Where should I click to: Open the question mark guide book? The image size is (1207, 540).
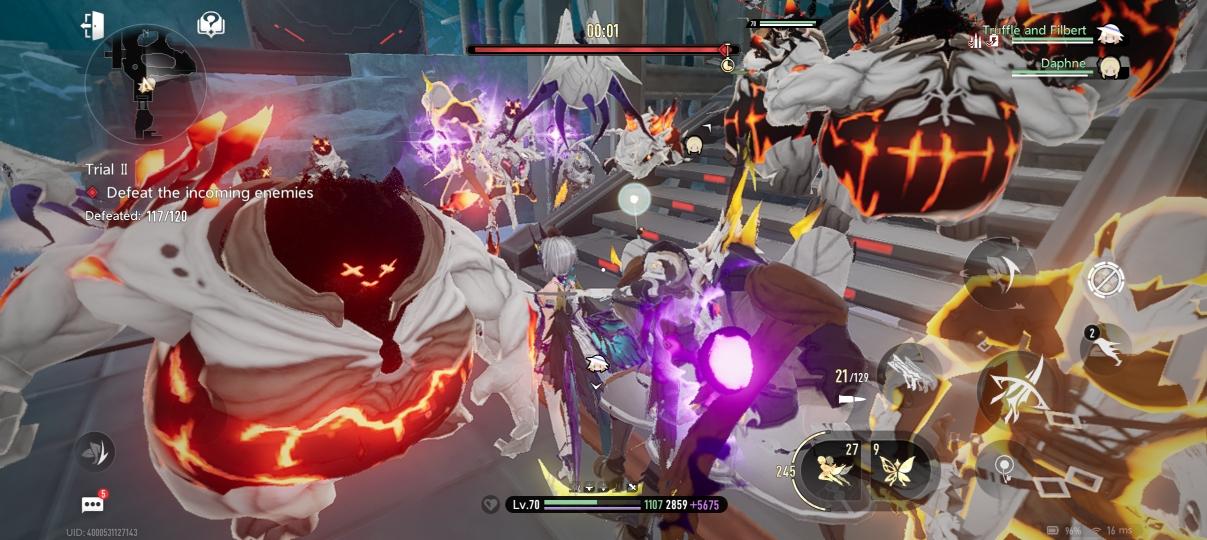tap(211, 26)
